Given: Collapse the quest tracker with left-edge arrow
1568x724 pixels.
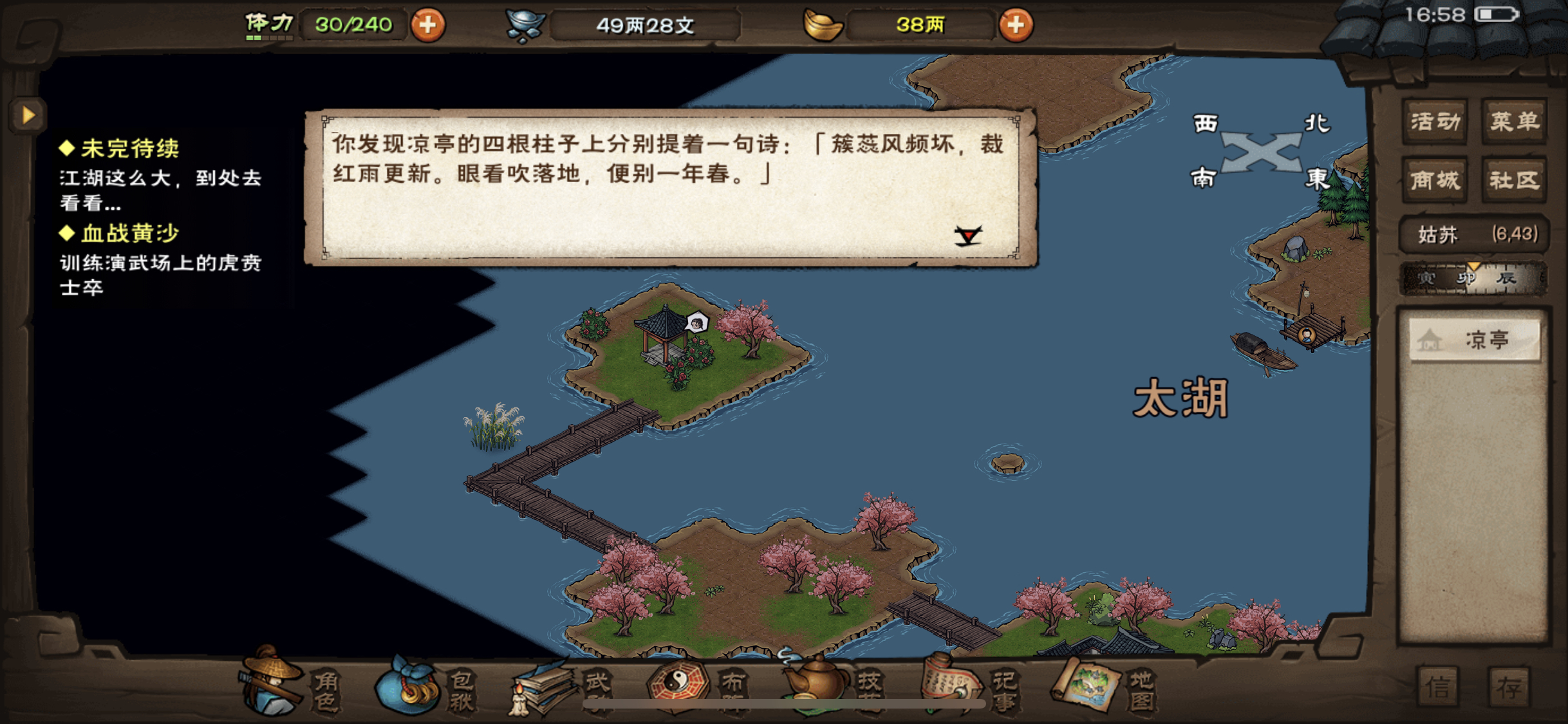Looking at the screenshot, I should tap(27, 116).
